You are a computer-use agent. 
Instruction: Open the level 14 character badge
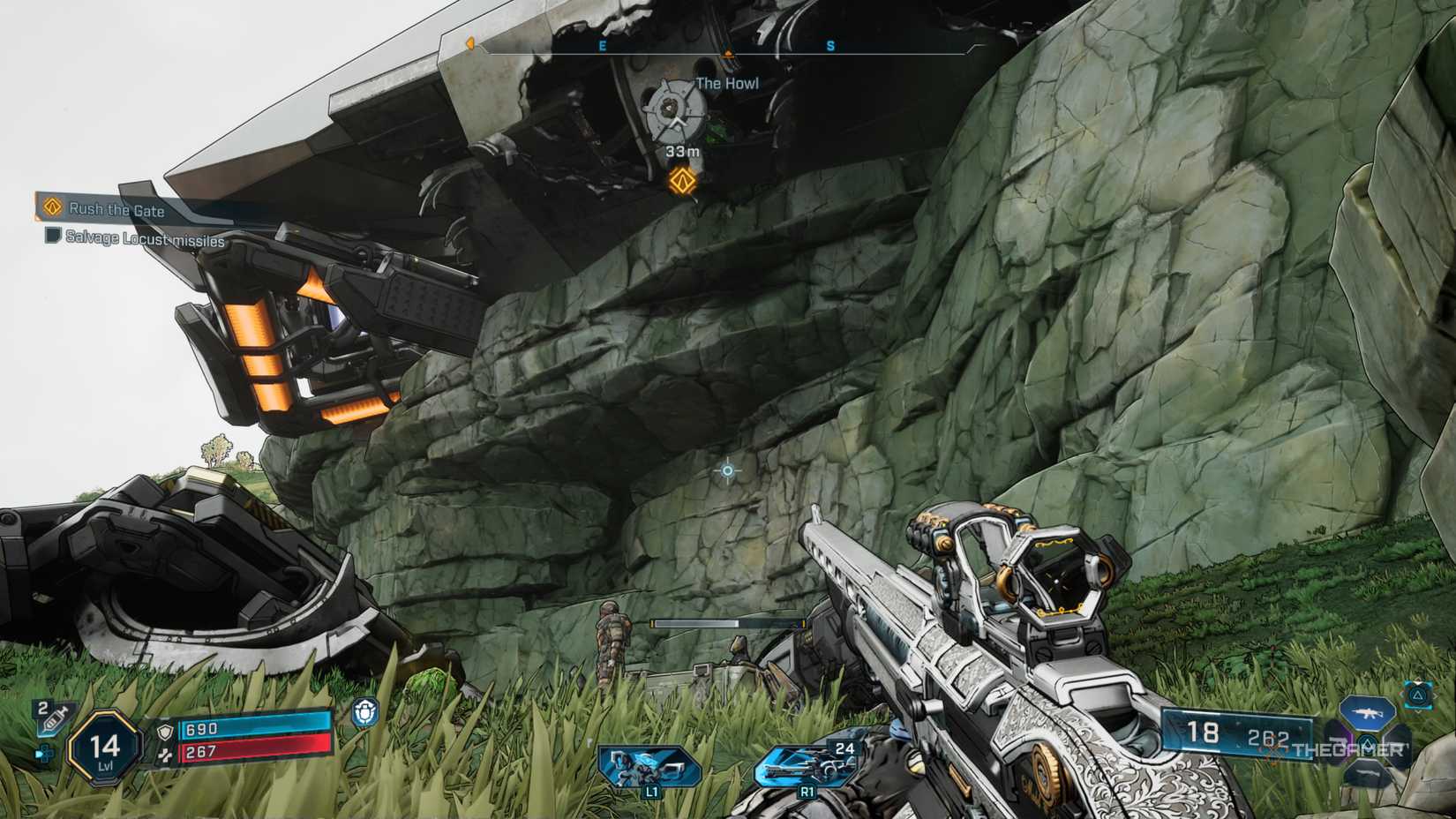point(106,748)
